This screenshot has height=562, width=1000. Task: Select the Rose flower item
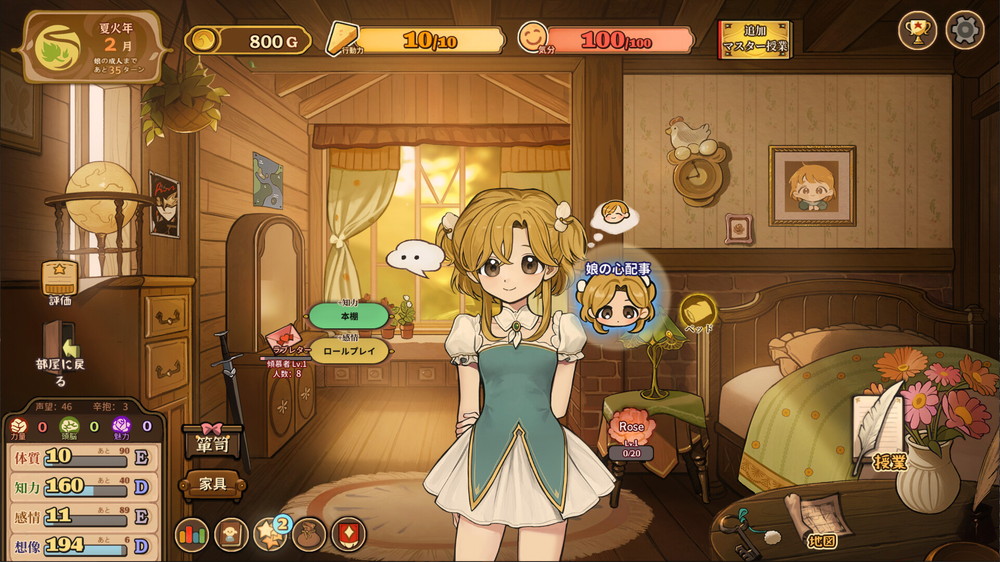pos(631,431)
